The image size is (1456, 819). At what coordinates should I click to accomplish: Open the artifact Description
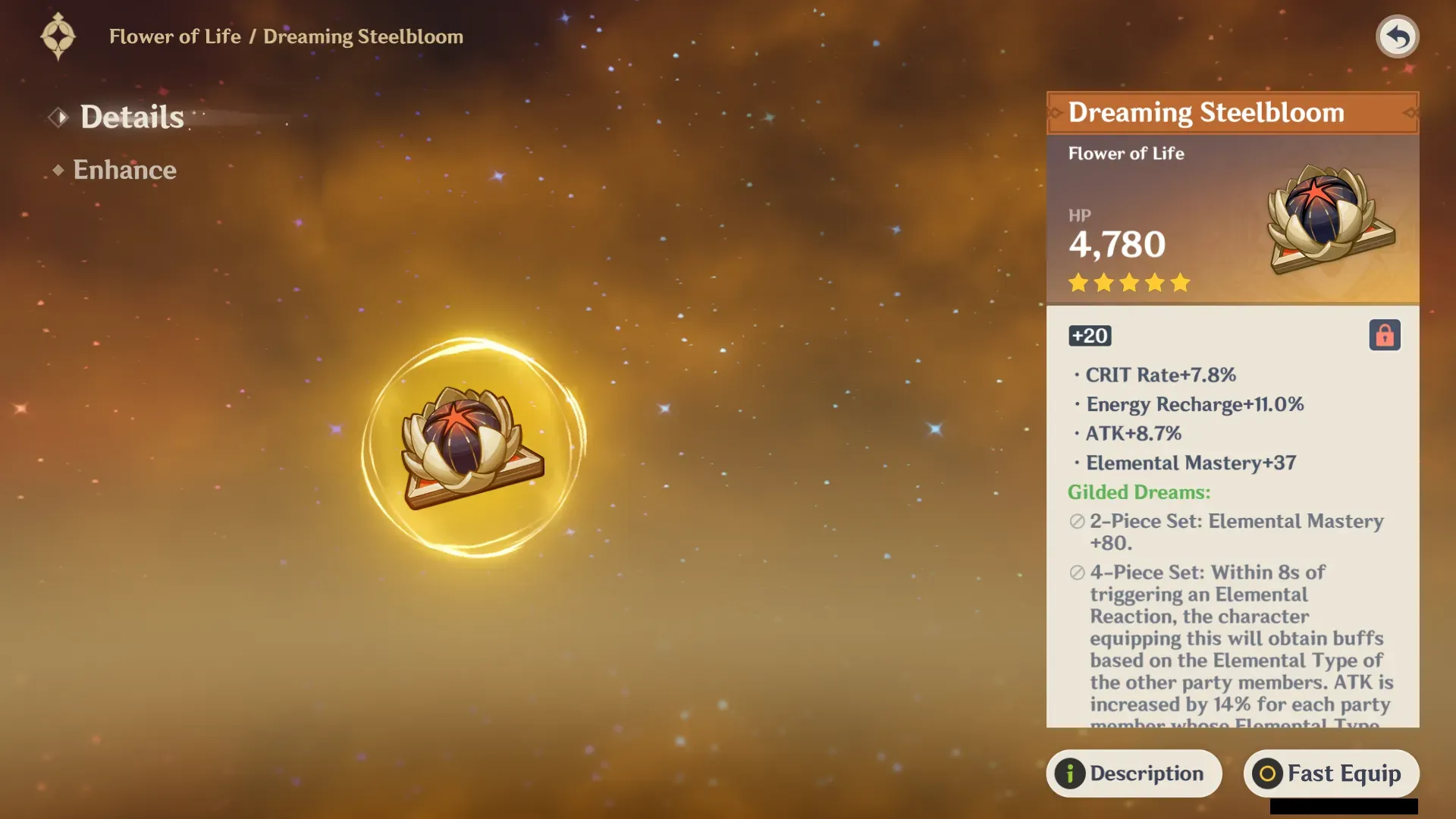point(1134,773)
